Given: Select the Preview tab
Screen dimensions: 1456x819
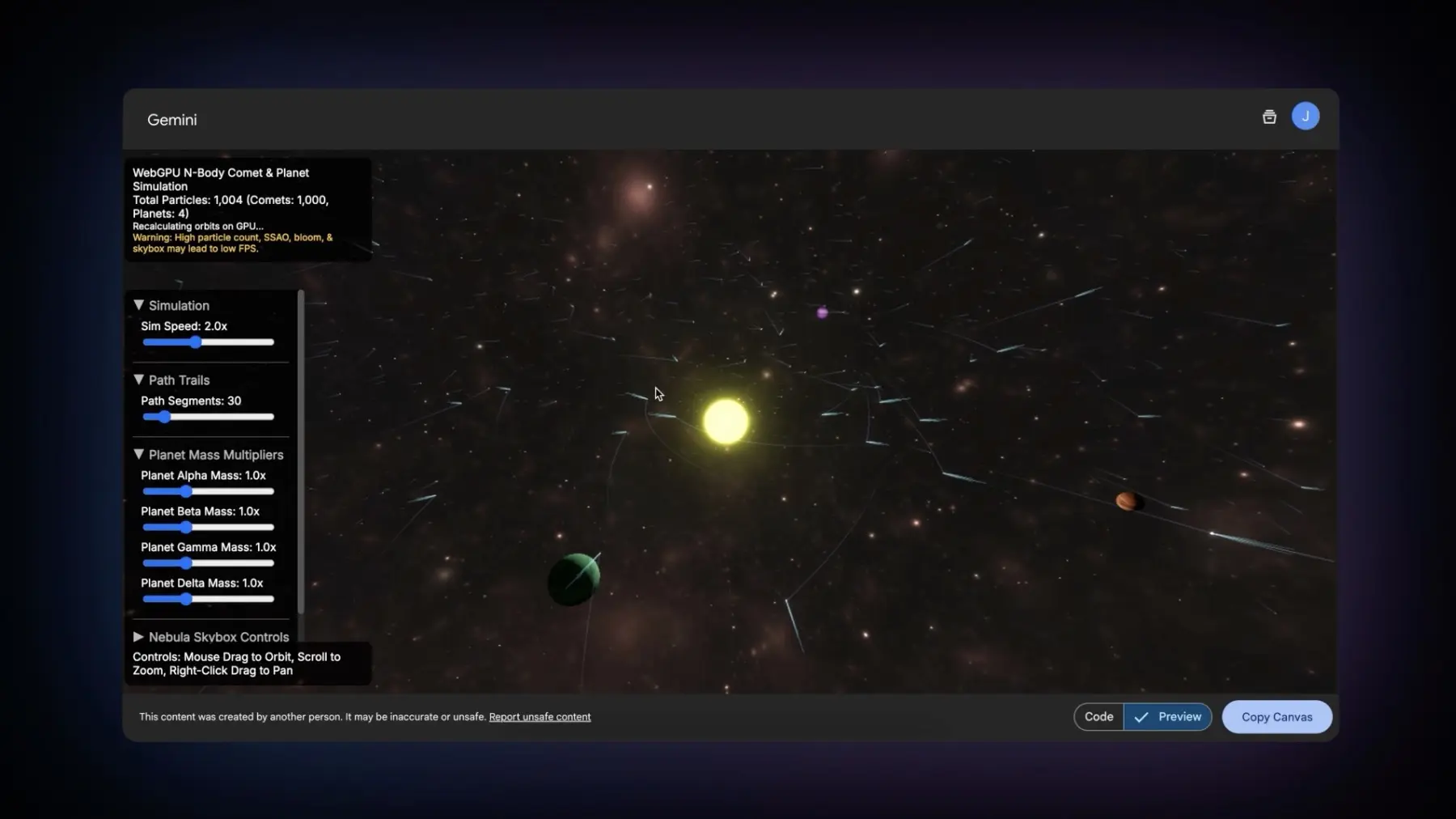Looking at the screenshot, I should pos(1168,717).
